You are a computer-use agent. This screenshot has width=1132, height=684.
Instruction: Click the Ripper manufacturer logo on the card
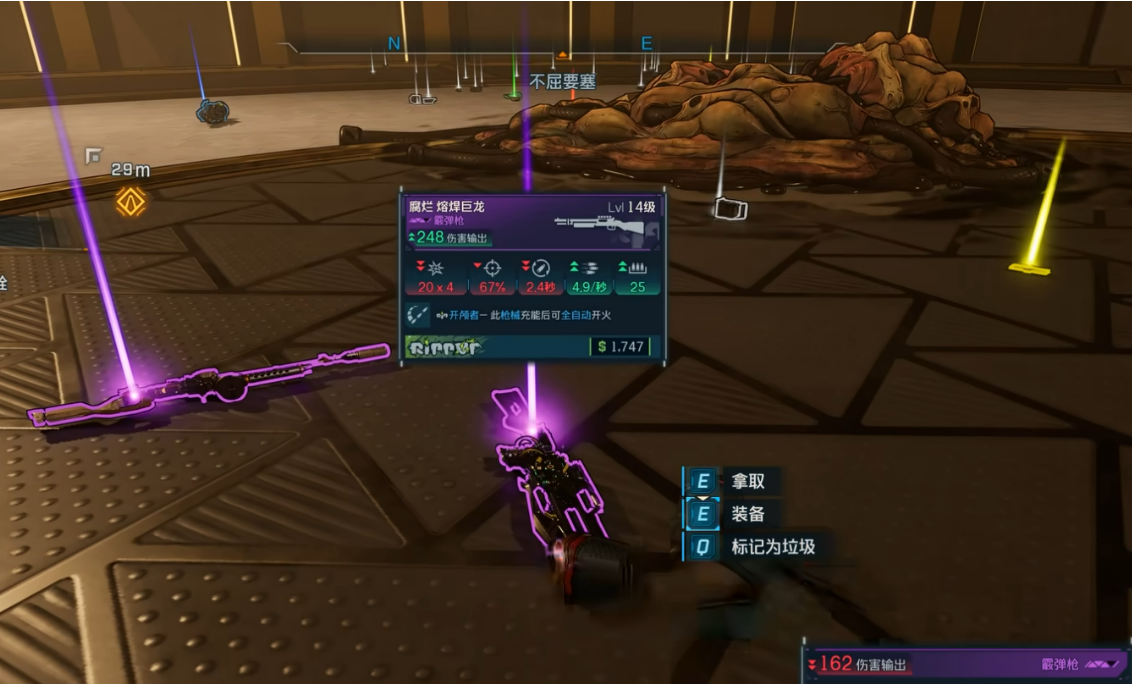(445, 348)
